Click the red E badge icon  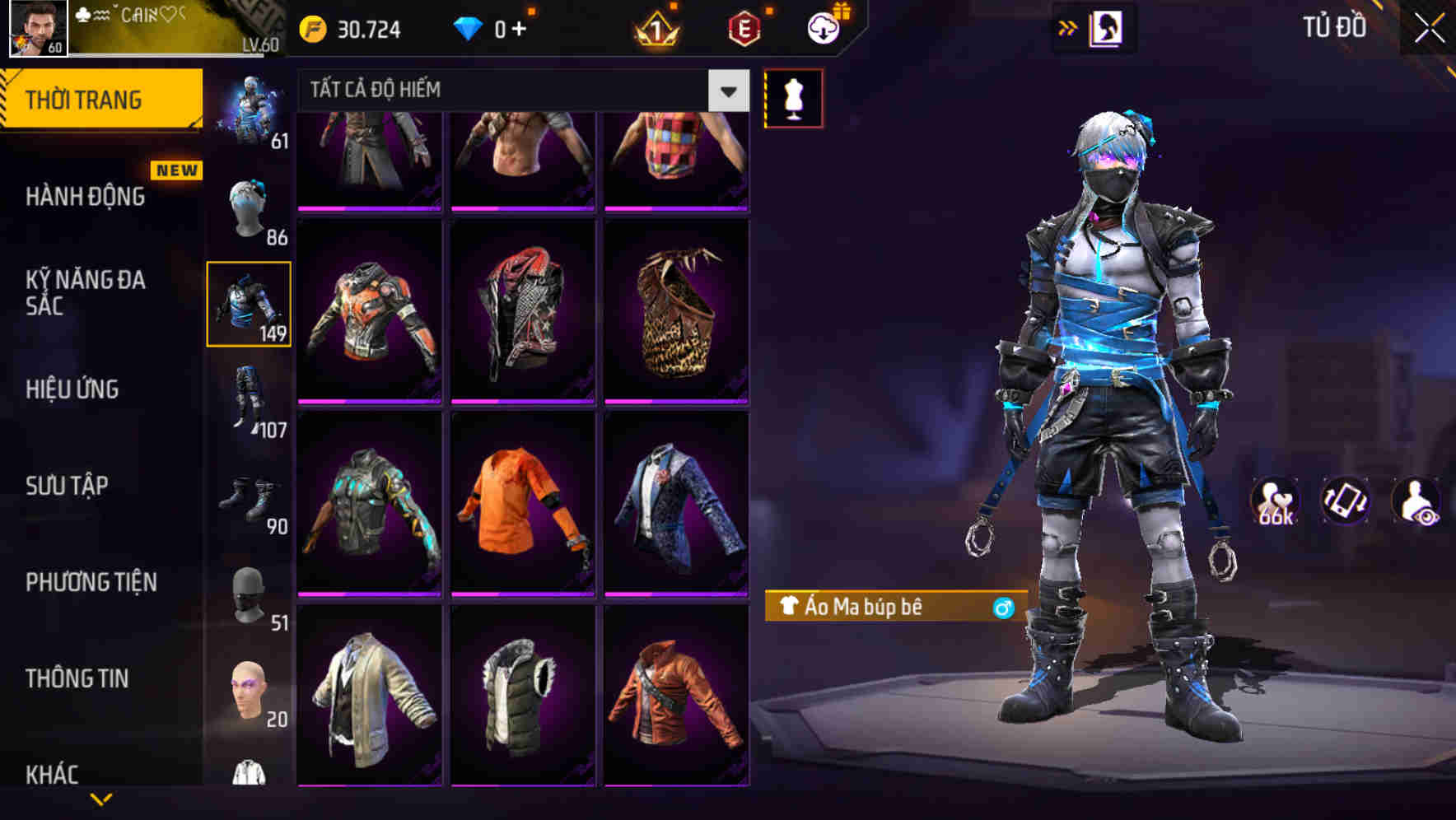(x=744, y=29)
